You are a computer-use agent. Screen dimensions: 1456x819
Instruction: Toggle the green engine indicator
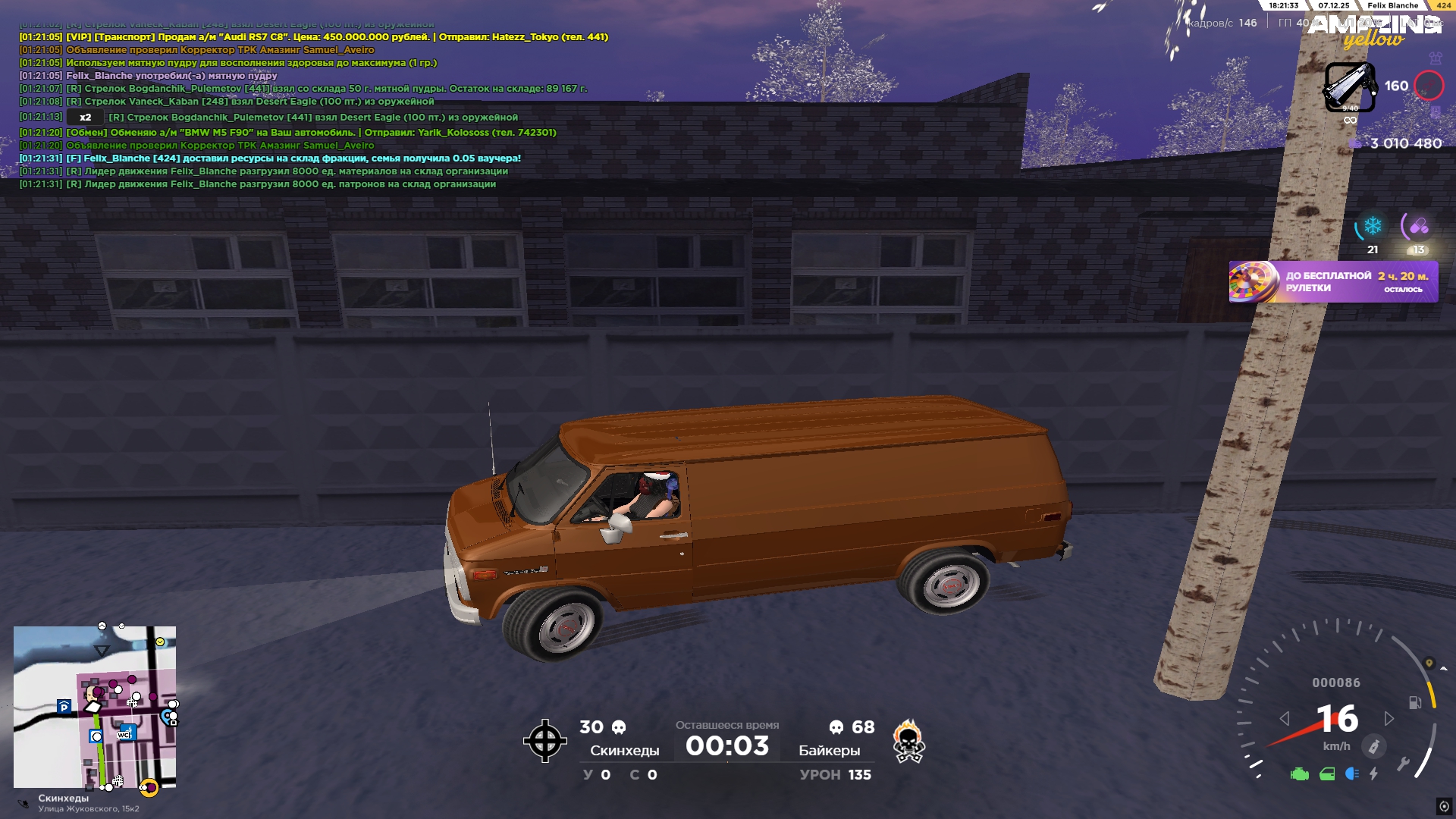(x=1299, y=774)
